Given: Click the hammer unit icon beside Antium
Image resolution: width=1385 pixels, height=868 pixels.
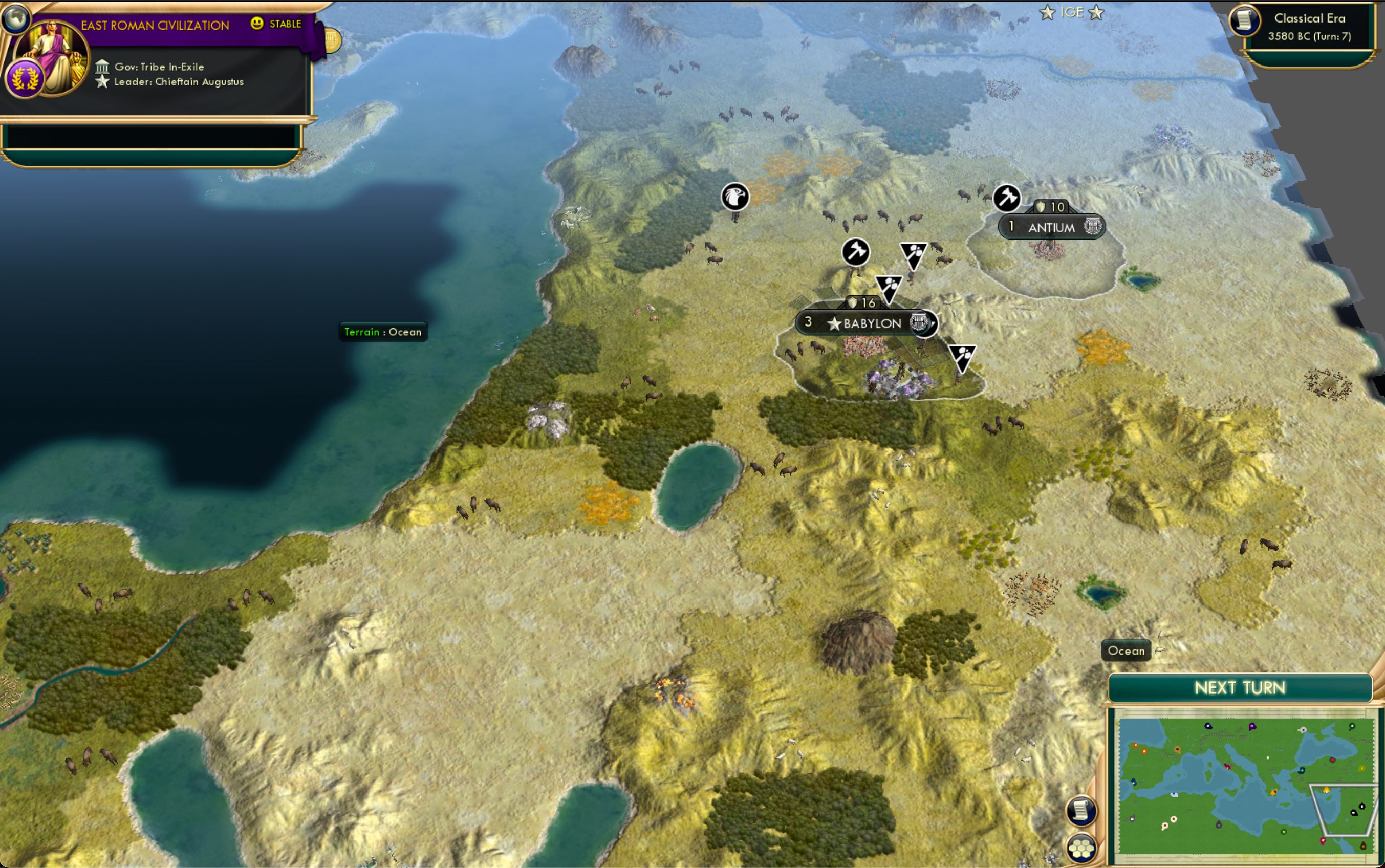Looking at the screenshot, I should [1006, 198].
